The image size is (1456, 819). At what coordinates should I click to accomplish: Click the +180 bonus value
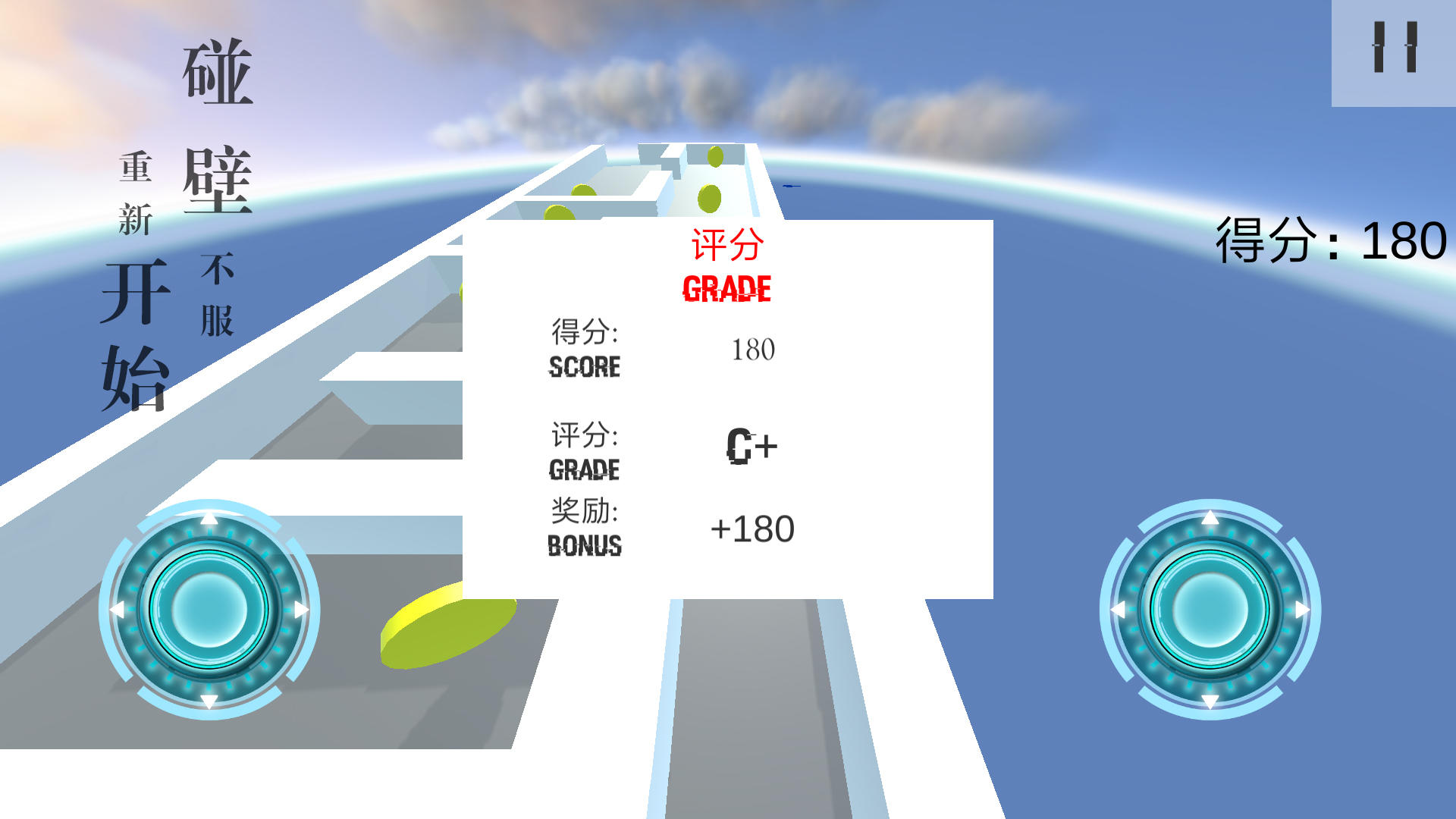752,529
